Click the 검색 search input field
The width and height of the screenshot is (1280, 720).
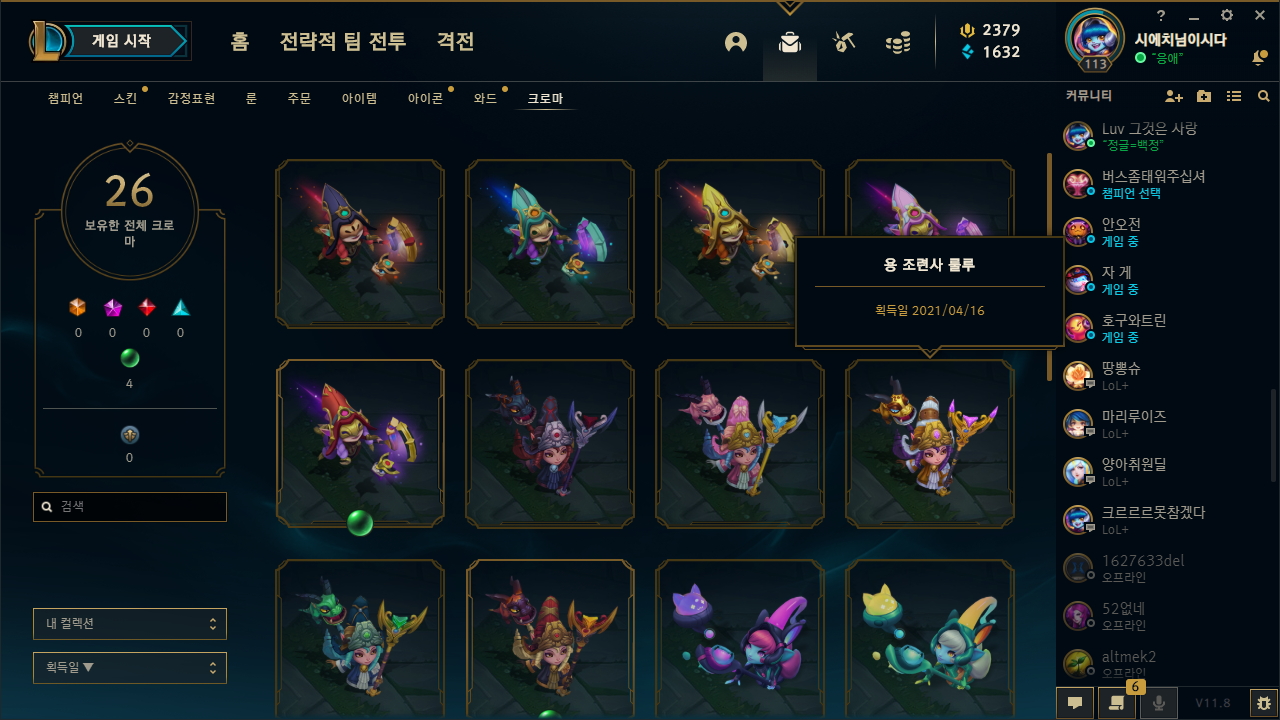pos(129,506)
